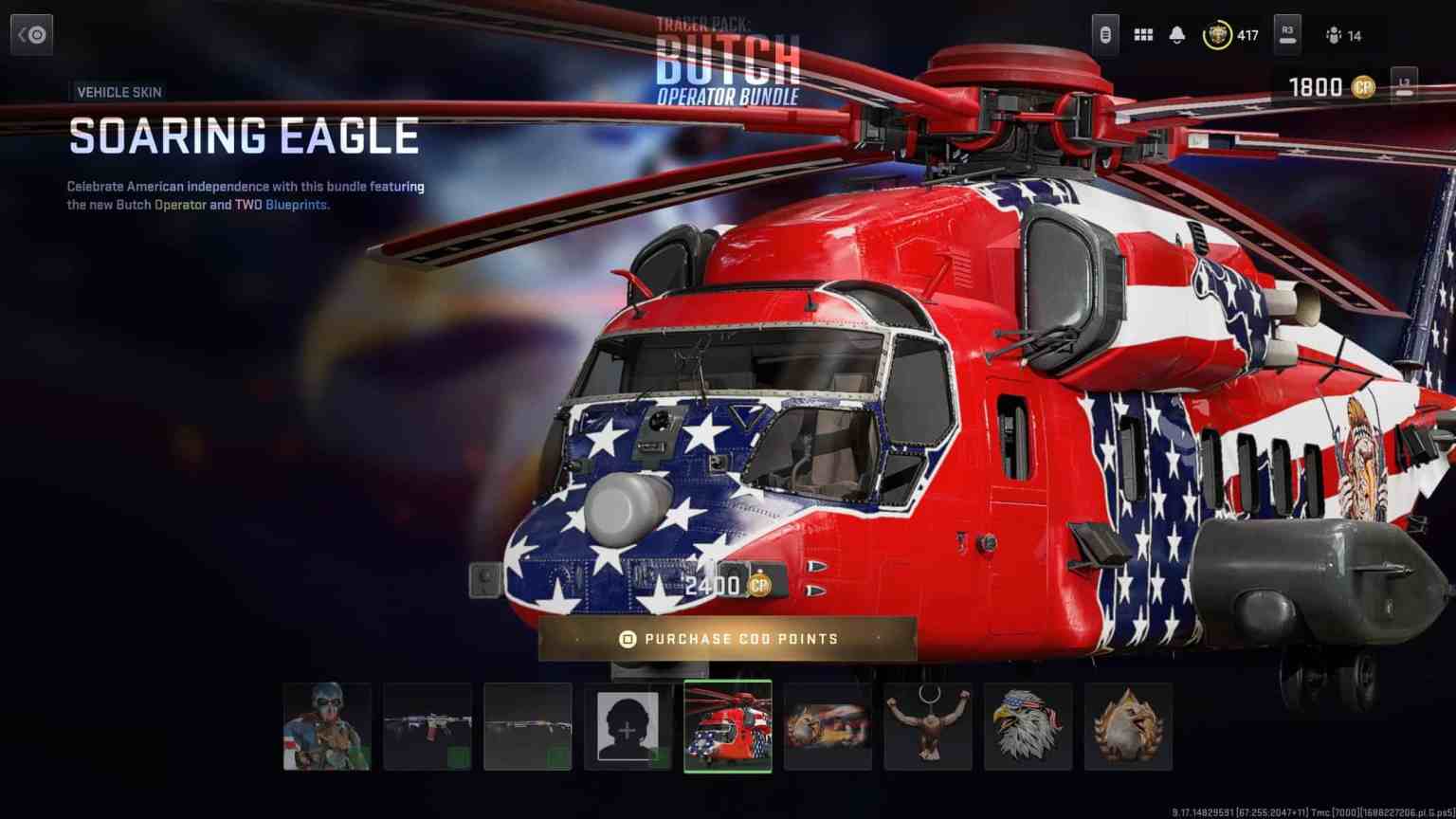Select the second weapon blueprint thumbnail
The width and height of the screenshot is (1456, 819).
pos(528,727)
